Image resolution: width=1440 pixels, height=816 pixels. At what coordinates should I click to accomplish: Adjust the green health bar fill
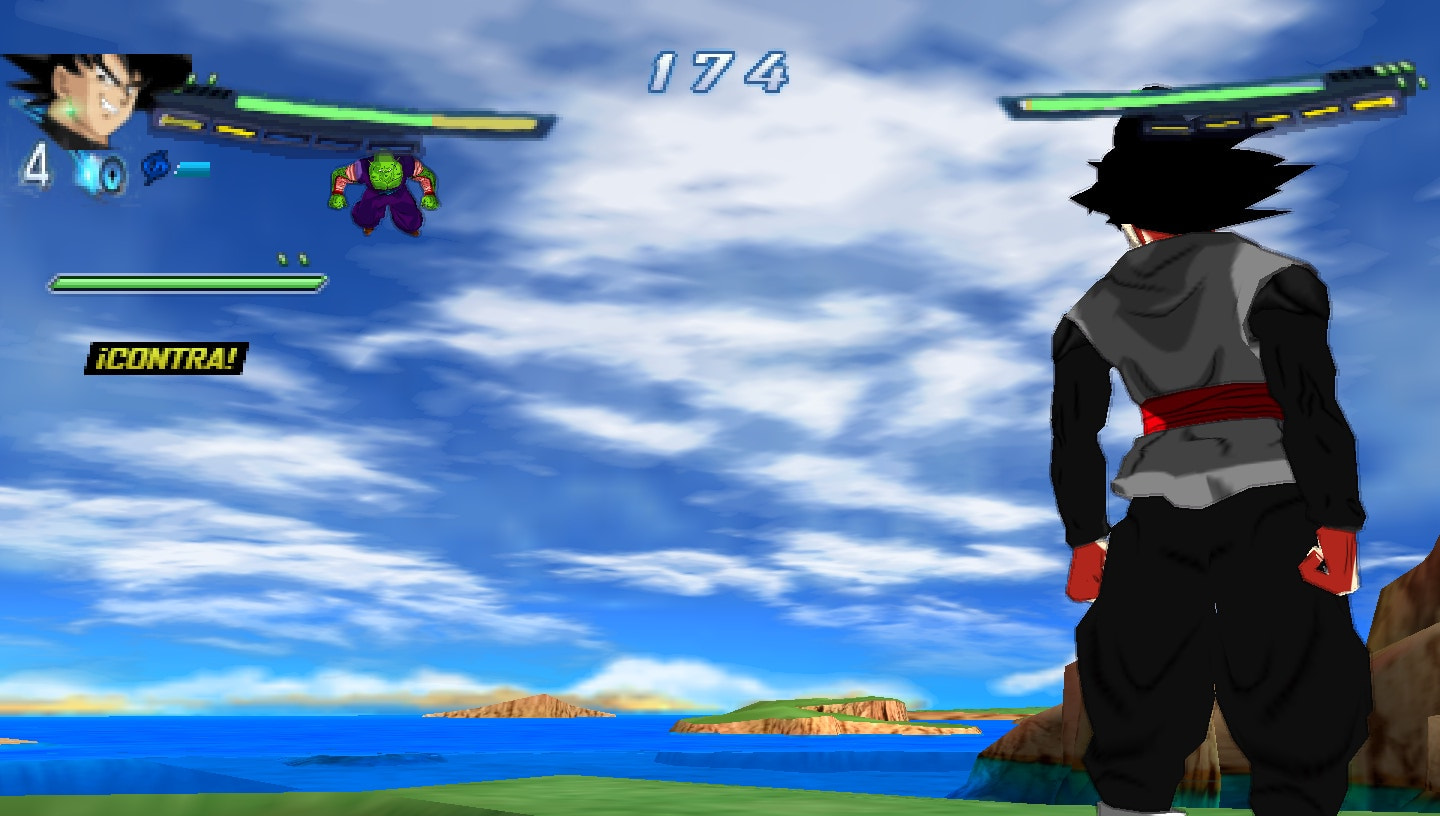pyautogui.click(x=185, y=282)
